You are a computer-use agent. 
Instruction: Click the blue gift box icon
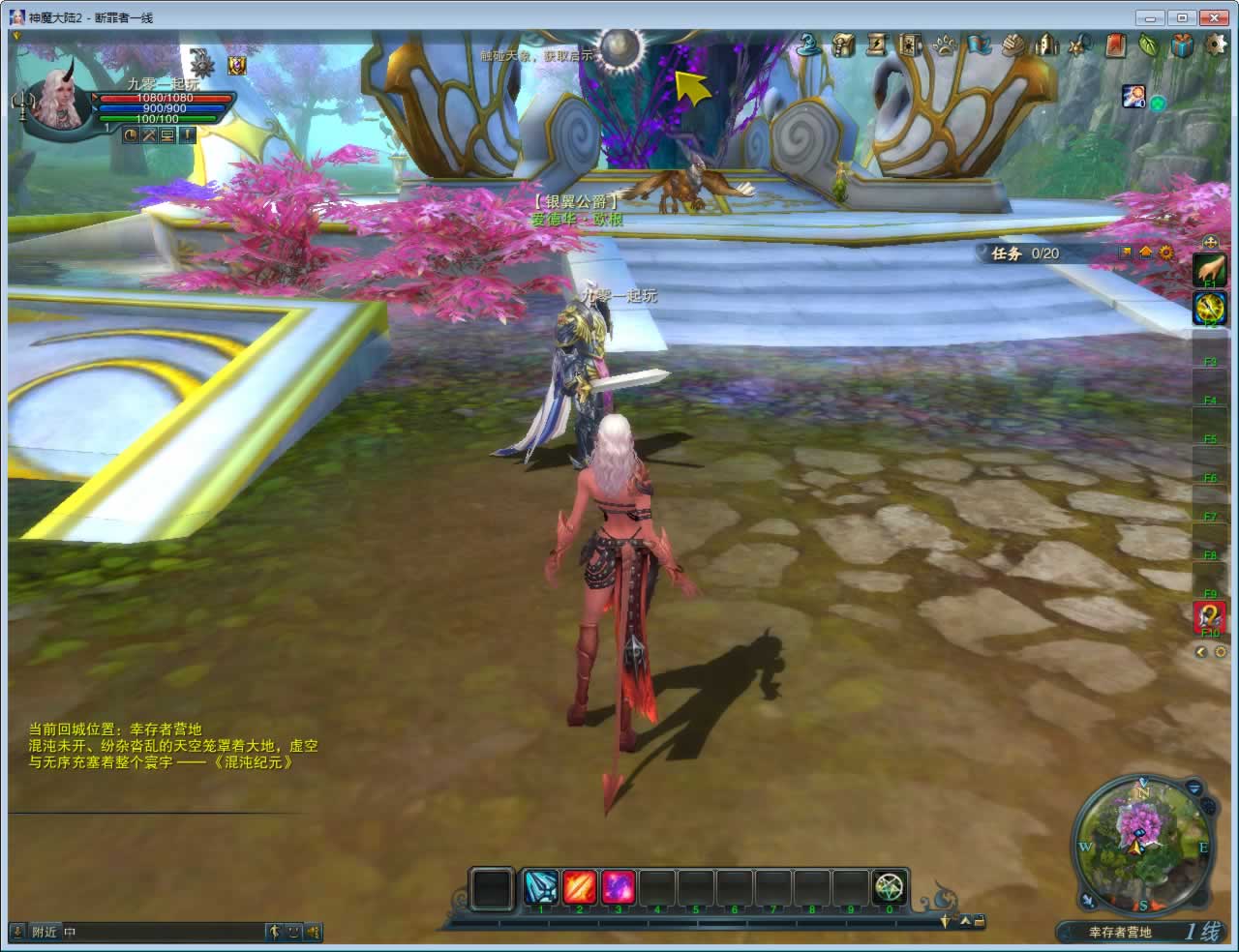(x=1182, y=45)
